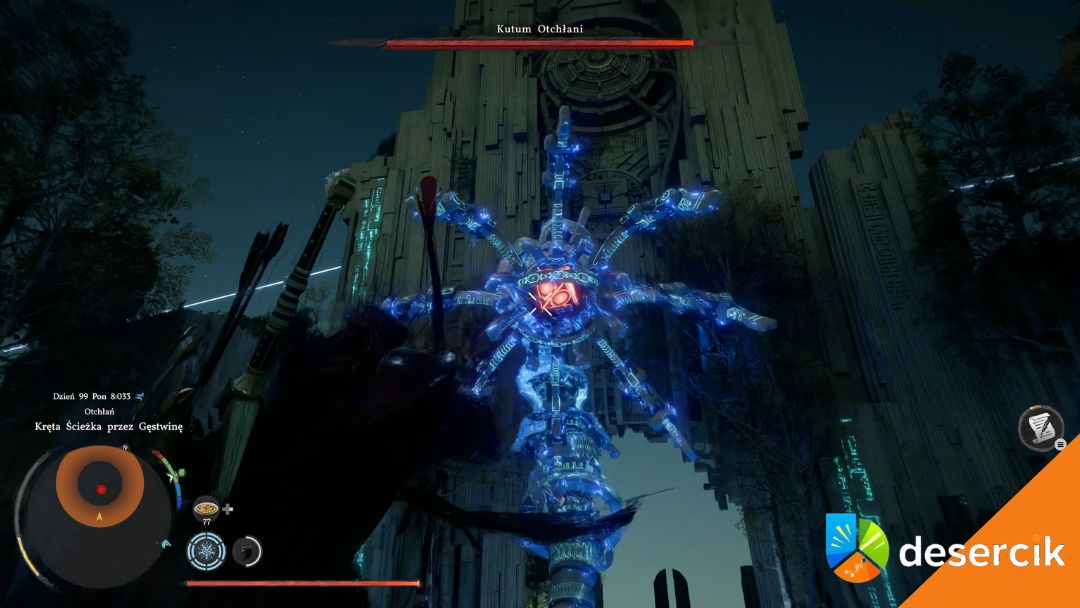Open the quest scroll journal icon
Viewport: 1080px width, 608px height.
pyautogui.click(x=1039, y=427)
